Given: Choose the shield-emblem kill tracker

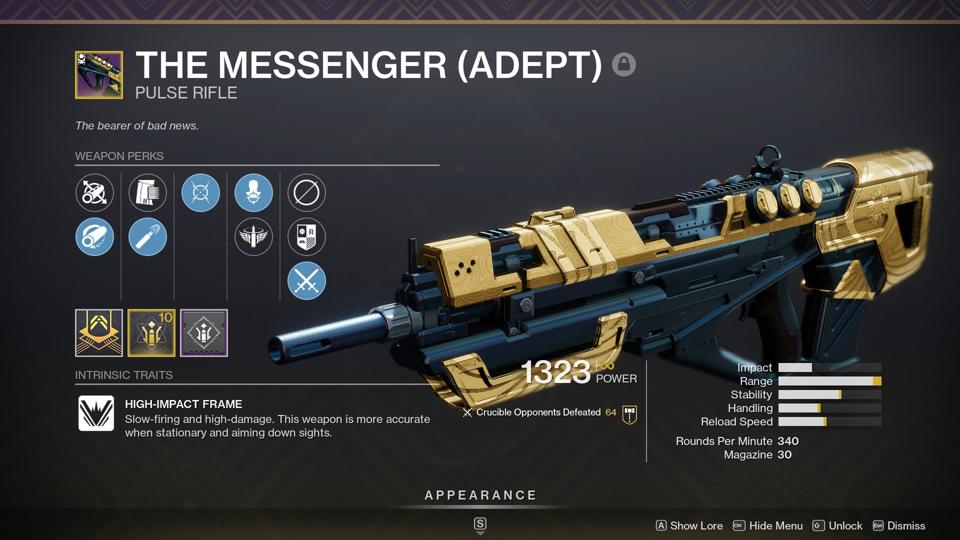Looking at the screenshot, I should coord(306,237).
